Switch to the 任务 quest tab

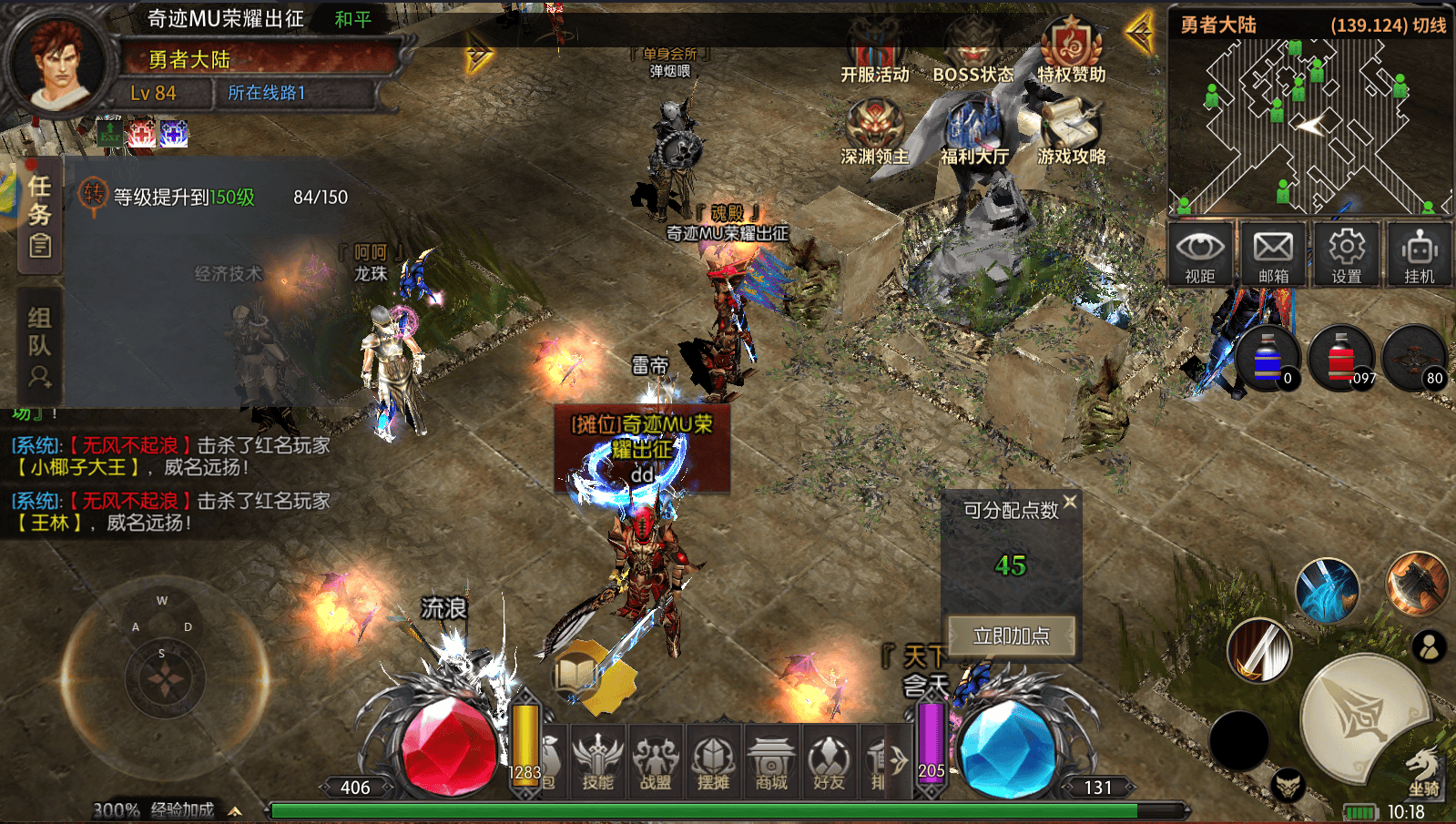click(40, 215)
